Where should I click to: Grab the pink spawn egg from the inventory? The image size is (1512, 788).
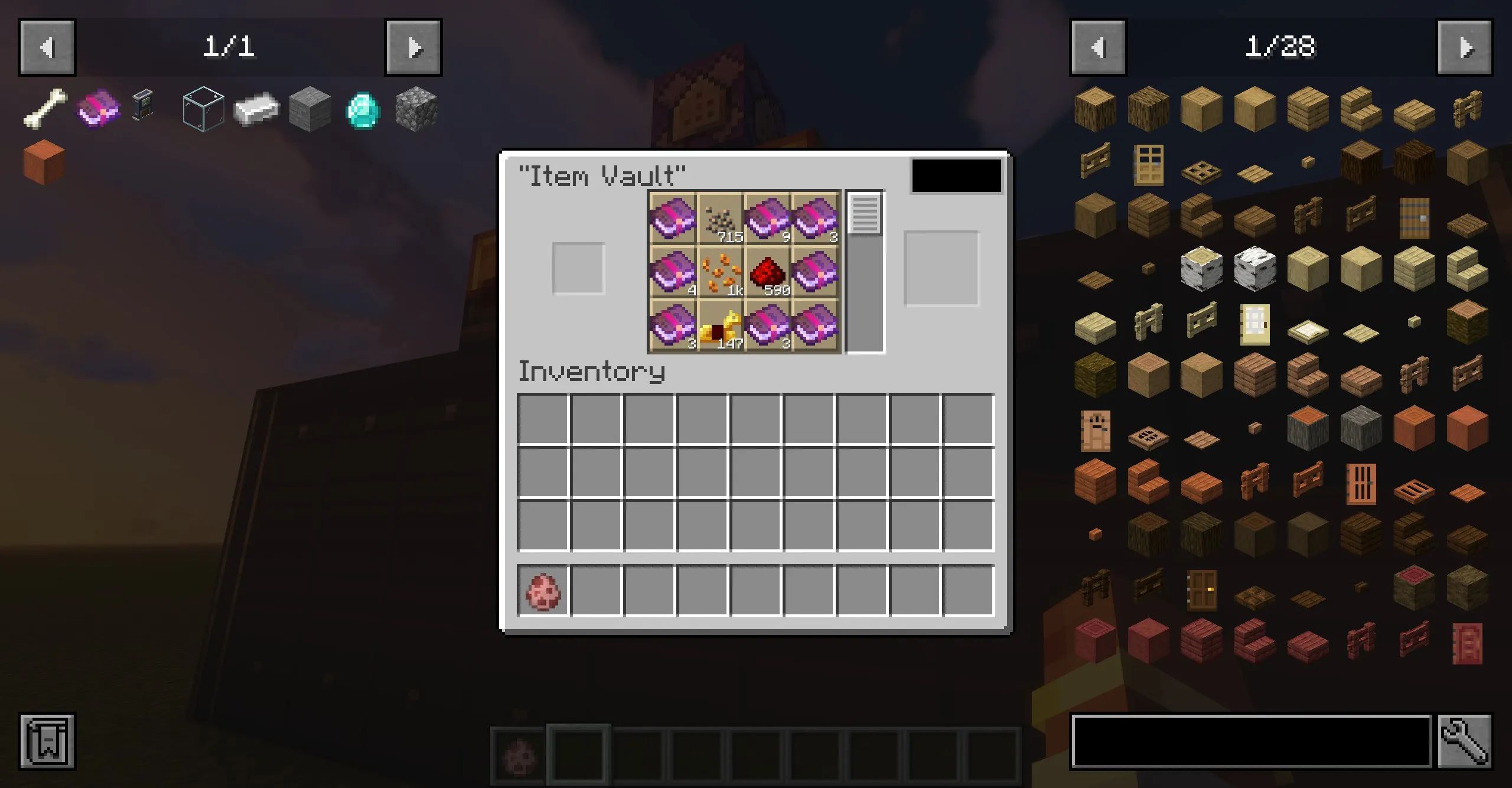click(x=544, y=591)
